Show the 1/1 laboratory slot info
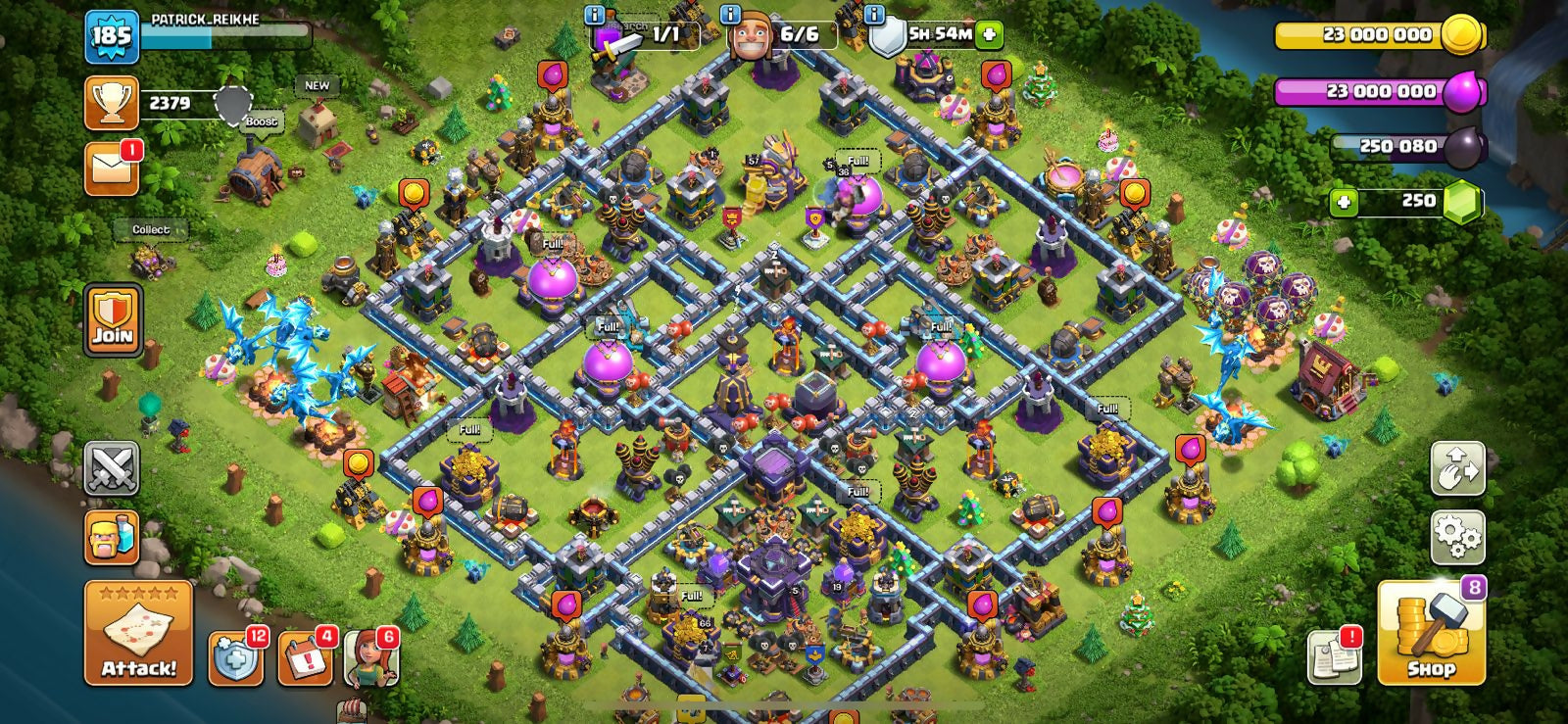1568x724 pixels. pos(594,15)
